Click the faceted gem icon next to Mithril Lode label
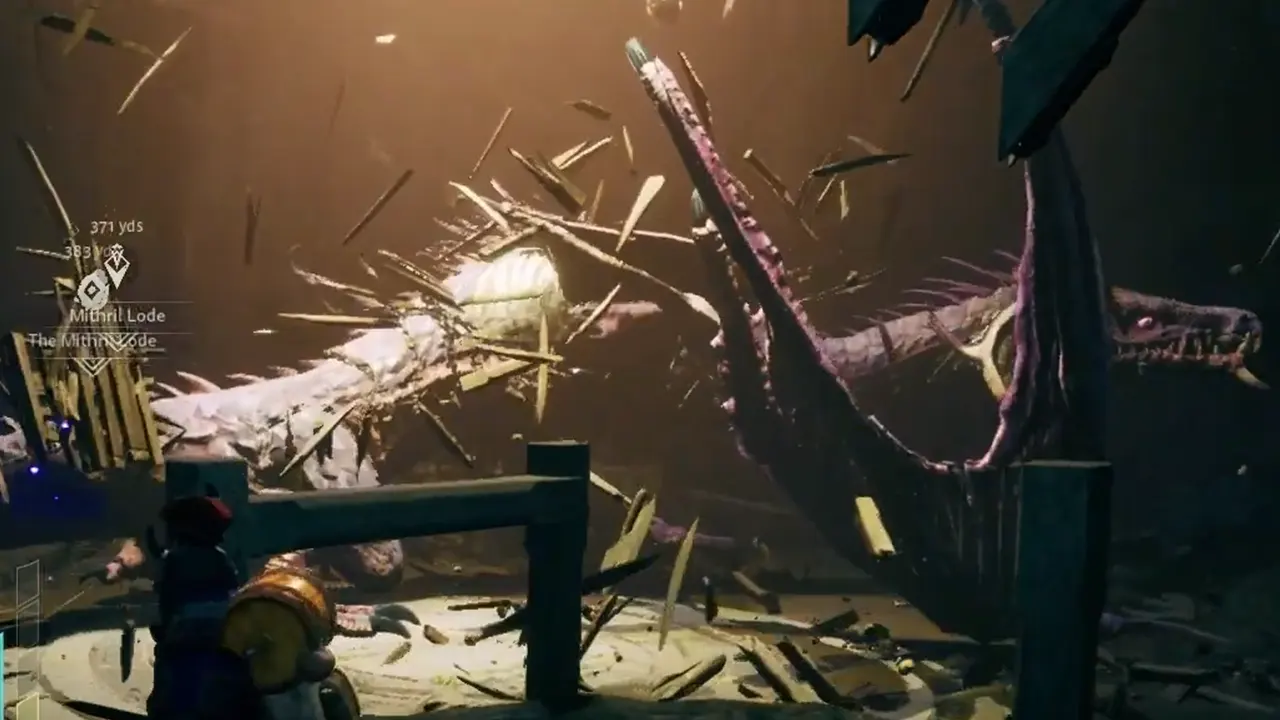 tap(92, 290)
